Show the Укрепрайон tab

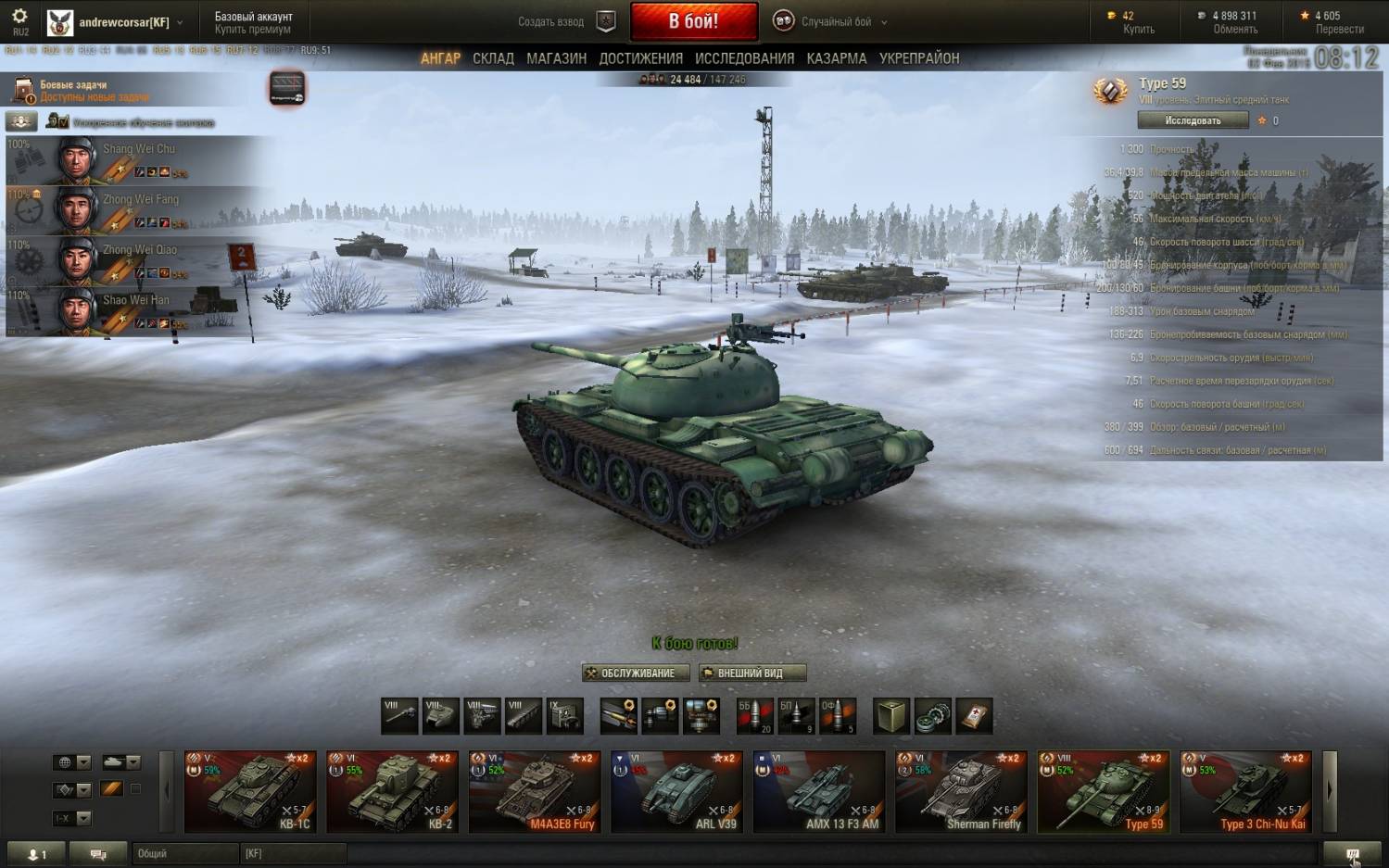[918, 58]
